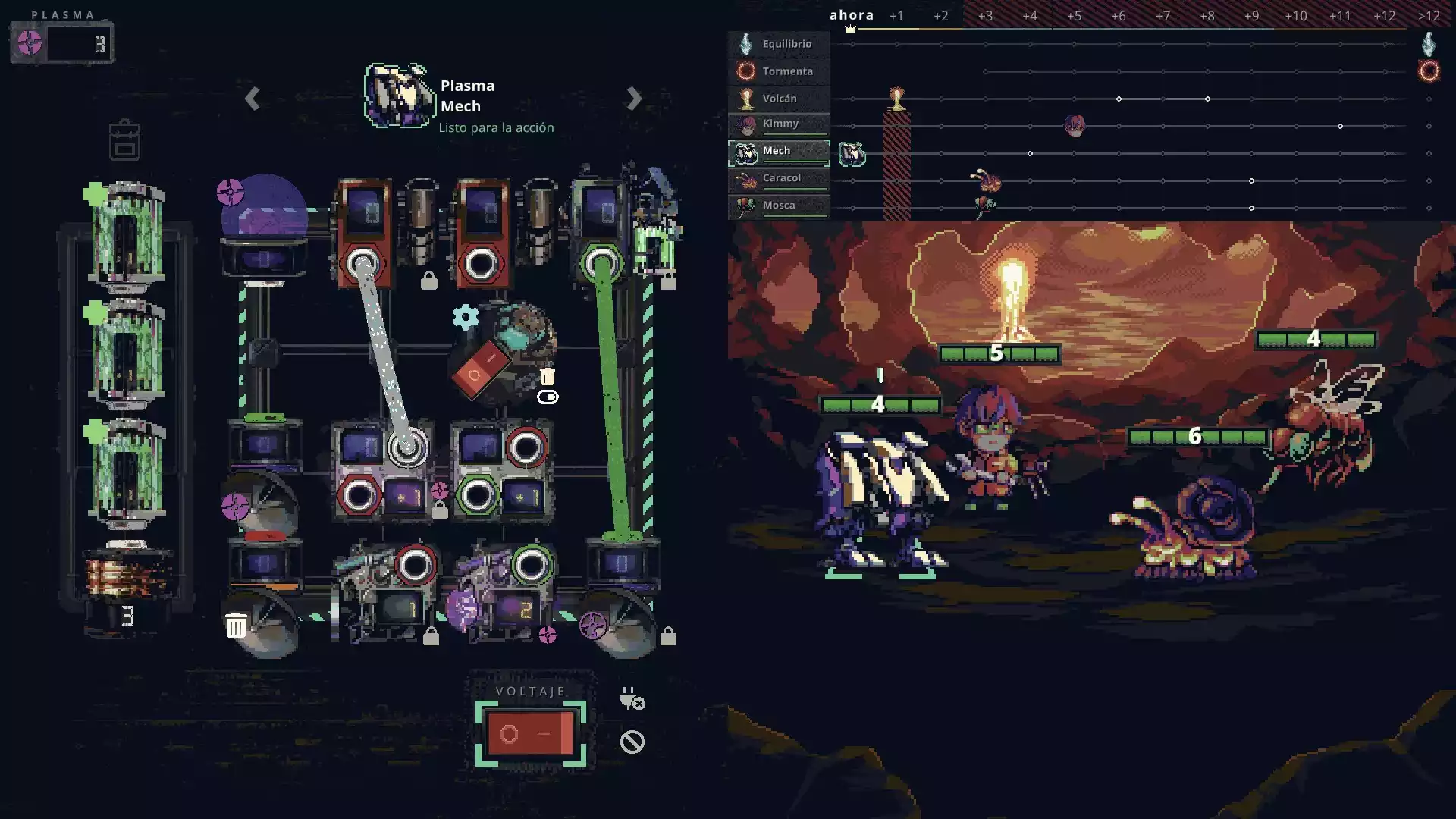Click the teal gear settings icon

pyautogui.click(x=466, y=316)
